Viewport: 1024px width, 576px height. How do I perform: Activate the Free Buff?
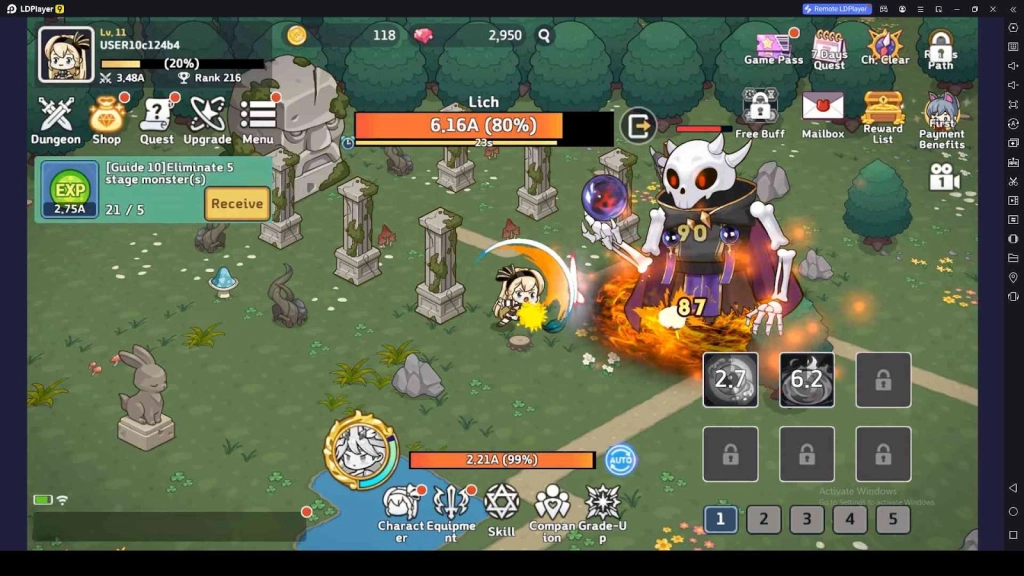pyautogui.click(x=760, y=112)
